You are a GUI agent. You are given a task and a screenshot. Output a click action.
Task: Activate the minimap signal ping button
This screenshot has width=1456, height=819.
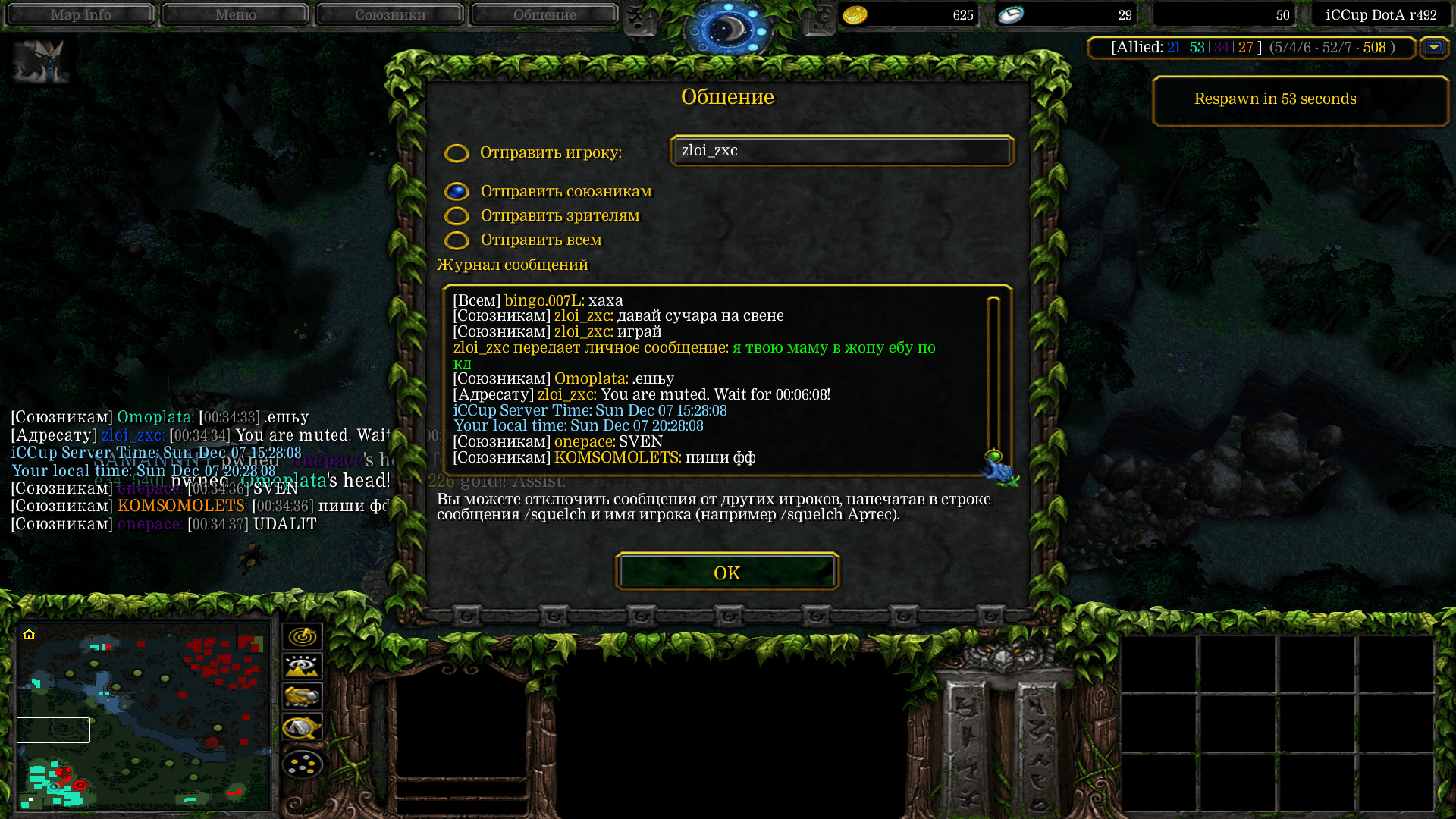(x=302, y=636)
